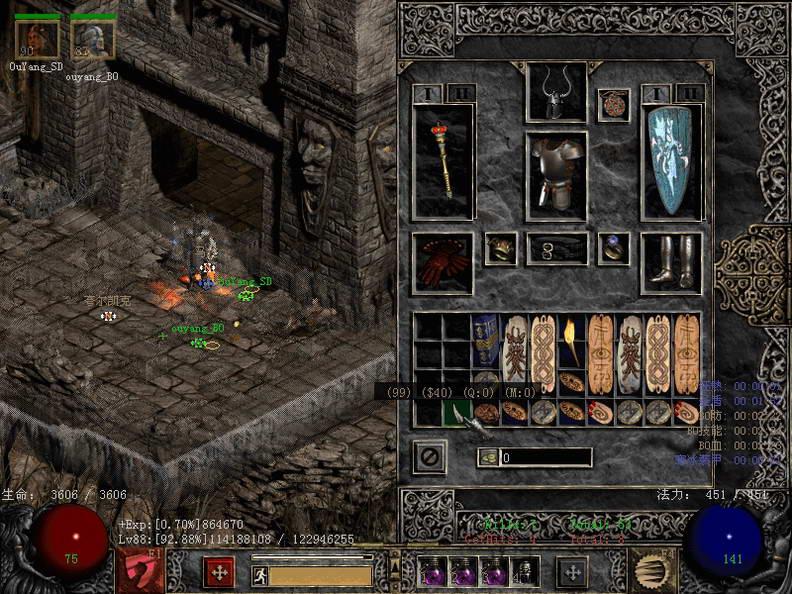The image size is (792, 594).
Task: Pick up the blue kite shield
Action: point(671,160)
